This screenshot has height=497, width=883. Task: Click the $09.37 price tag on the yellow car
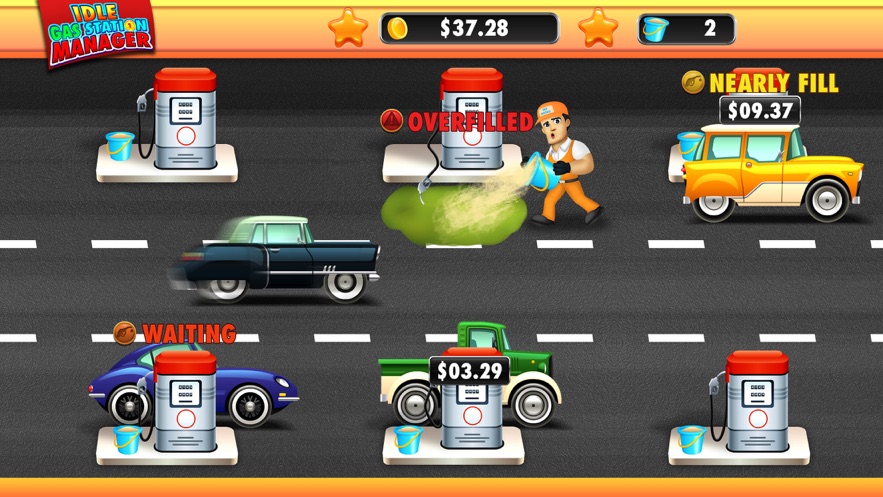(x=760, y=111)
